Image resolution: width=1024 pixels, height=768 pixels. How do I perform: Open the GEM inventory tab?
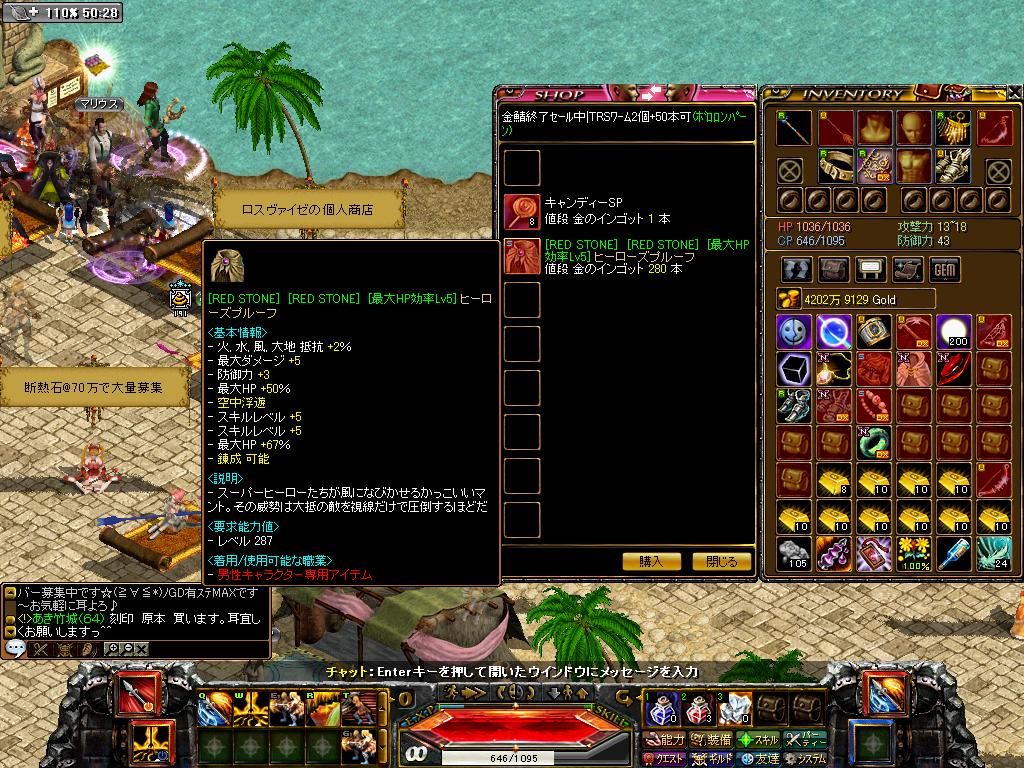pyautogui.click(x=944, y=270)
